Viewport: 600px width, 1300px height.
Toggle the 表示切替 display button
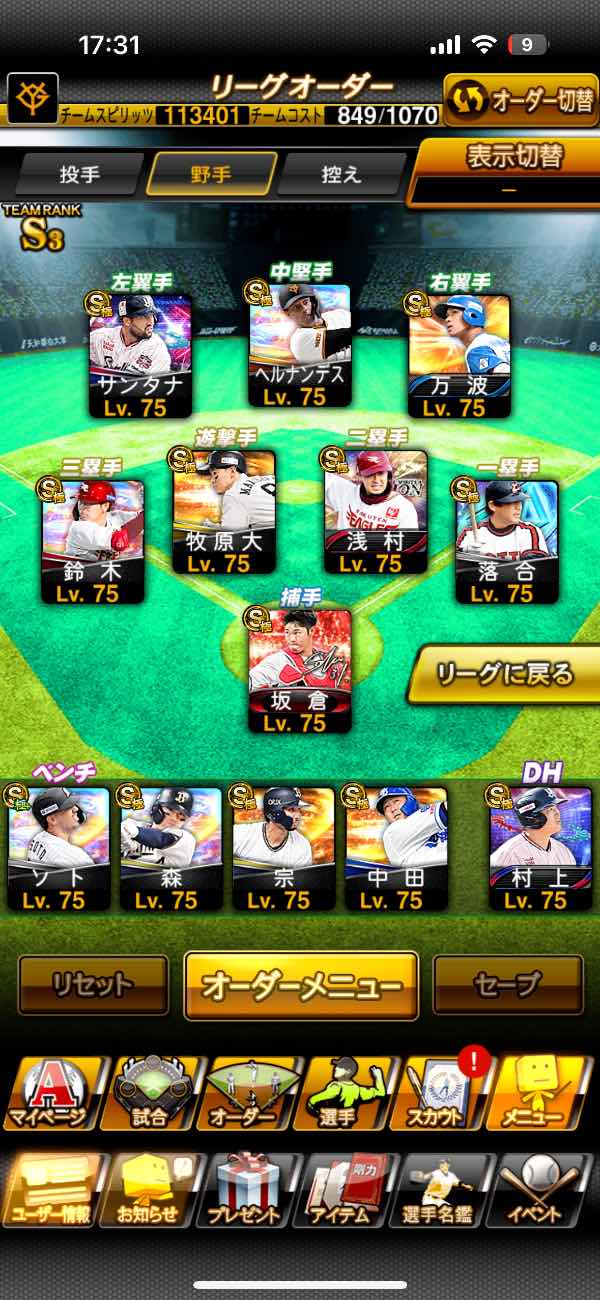click(510, 170)
